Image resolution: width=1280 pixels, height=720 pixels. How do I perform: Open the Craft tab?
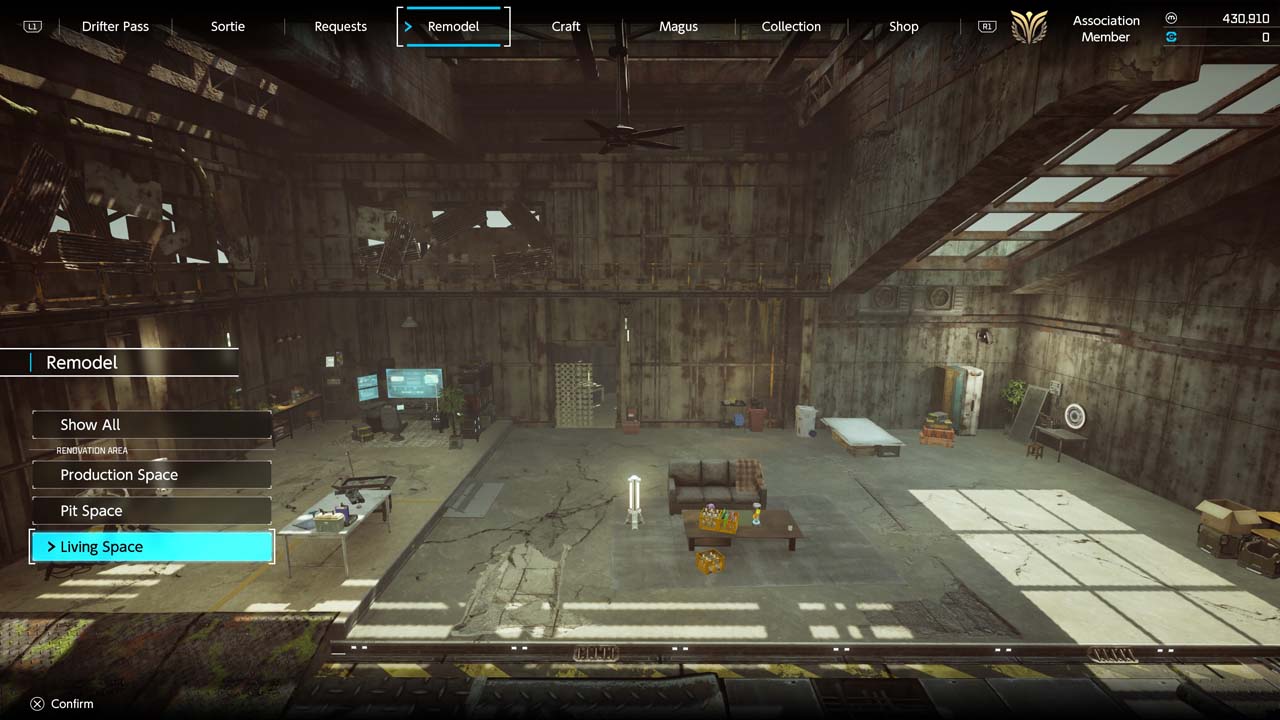[x=566, y=26]
